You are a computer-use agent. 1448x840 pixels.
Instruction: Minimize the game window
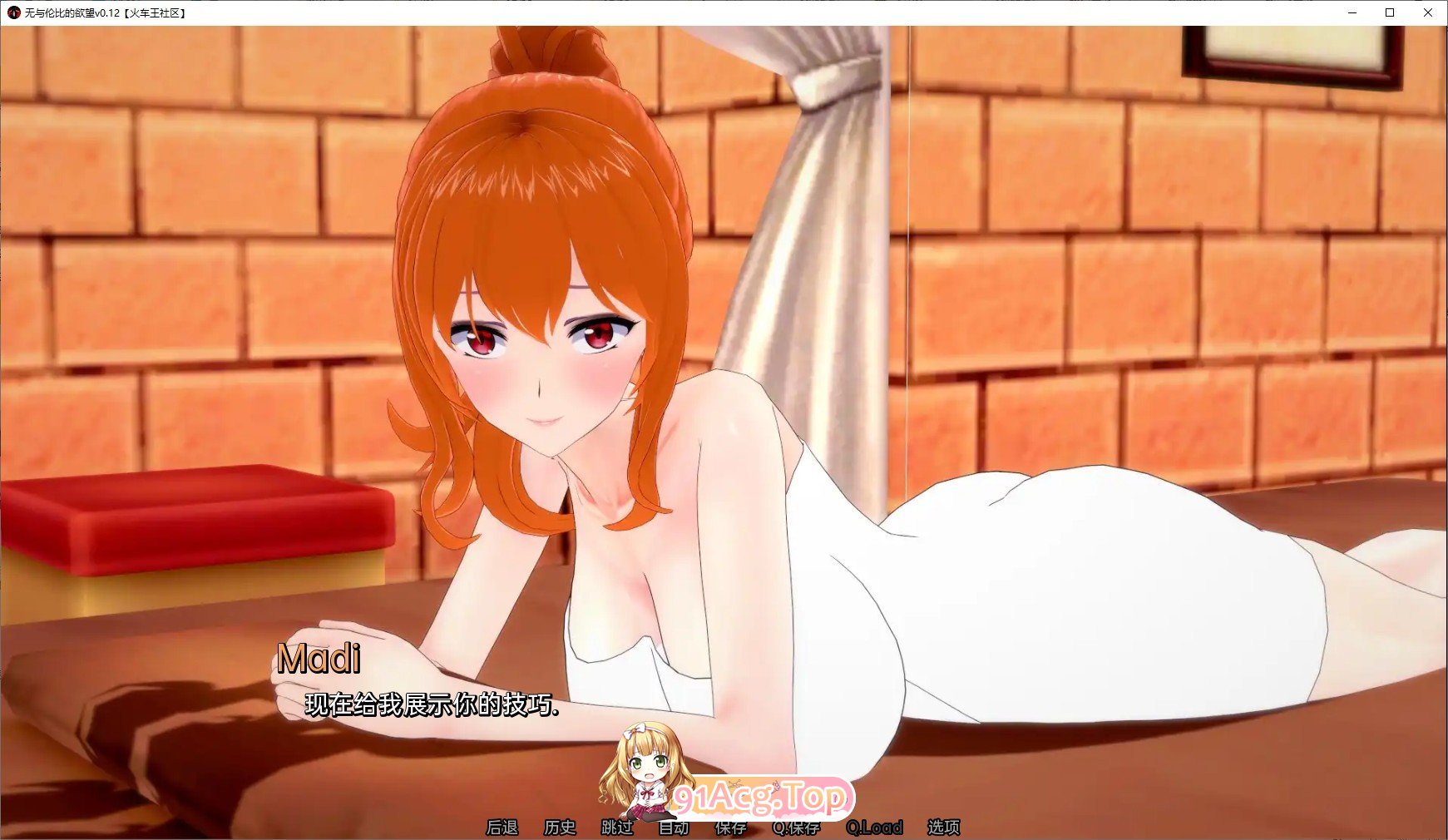1354,13
